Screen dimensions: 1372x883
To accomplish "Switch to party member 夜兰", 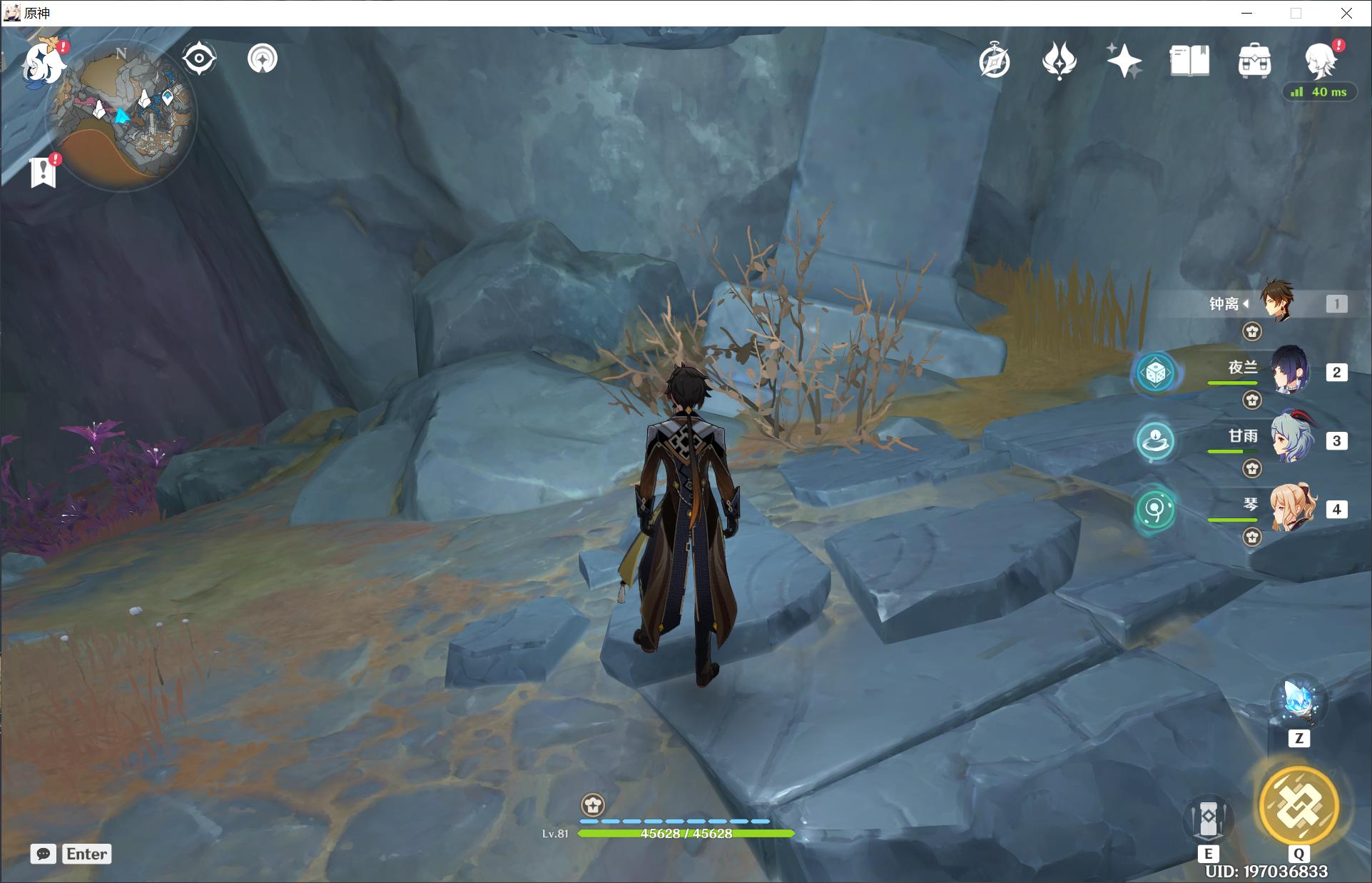I will [1290, 371].
